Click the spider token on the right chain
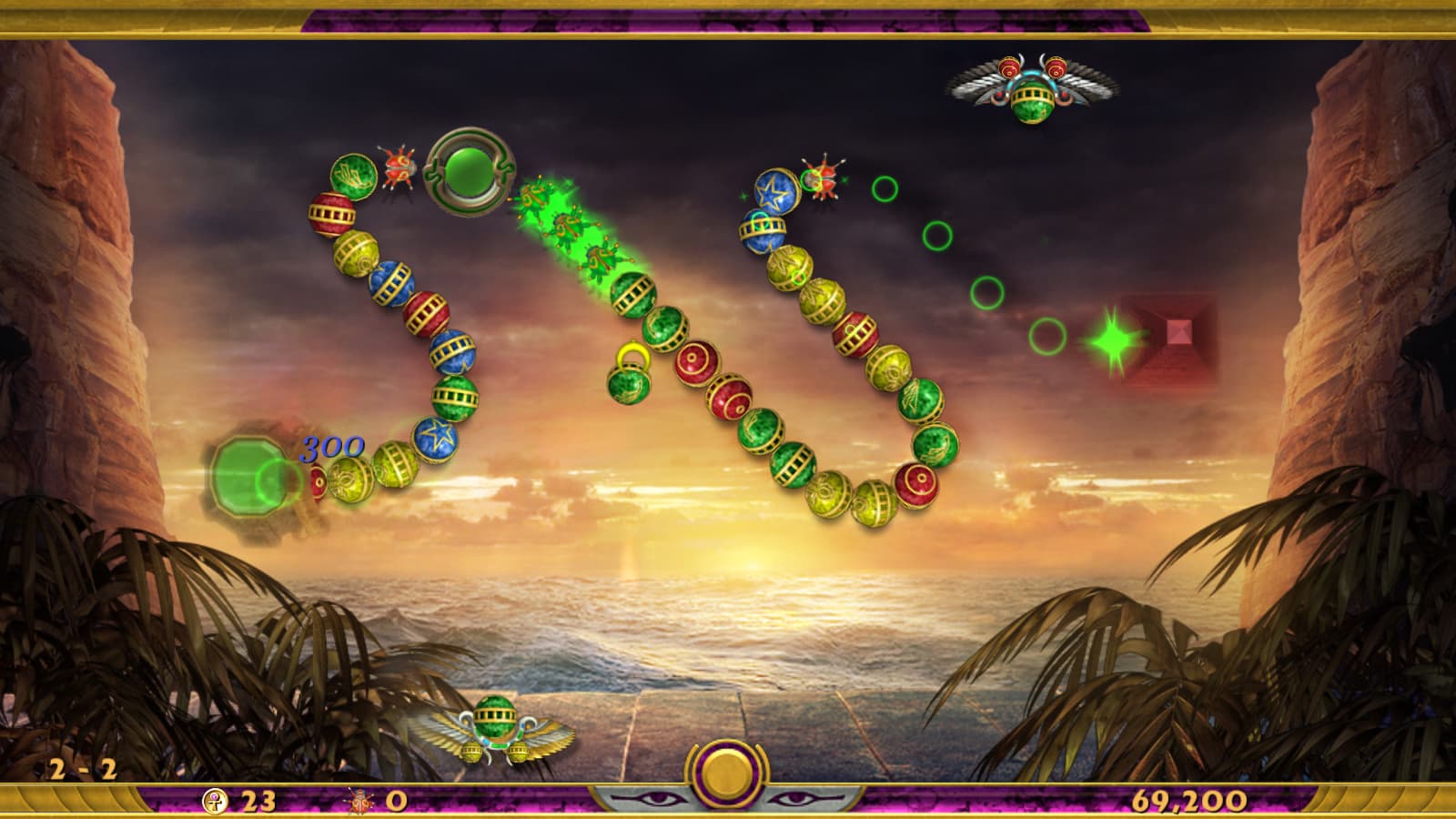This screenshot has width=1456, height=819. click(824, 180)
